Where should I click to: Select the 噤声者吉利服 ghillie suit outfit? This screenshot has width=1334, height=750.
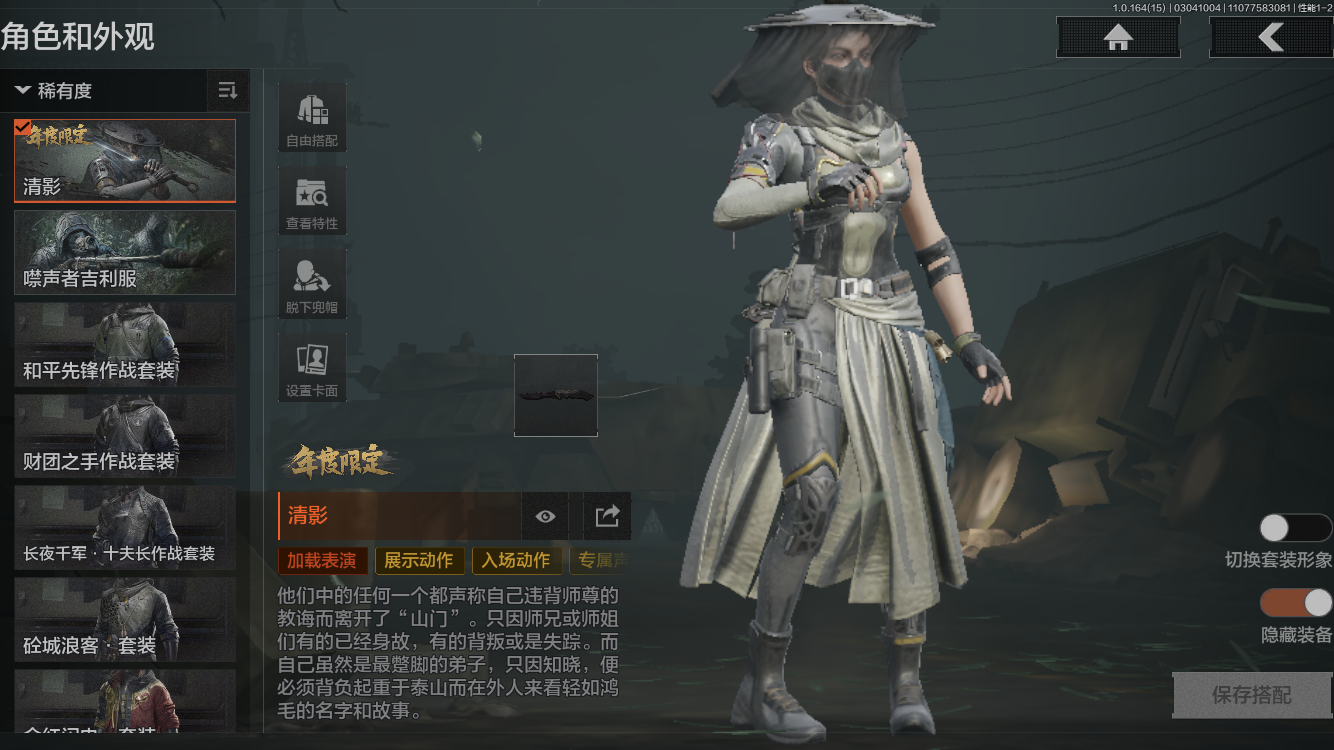click(x=124, y=252)
